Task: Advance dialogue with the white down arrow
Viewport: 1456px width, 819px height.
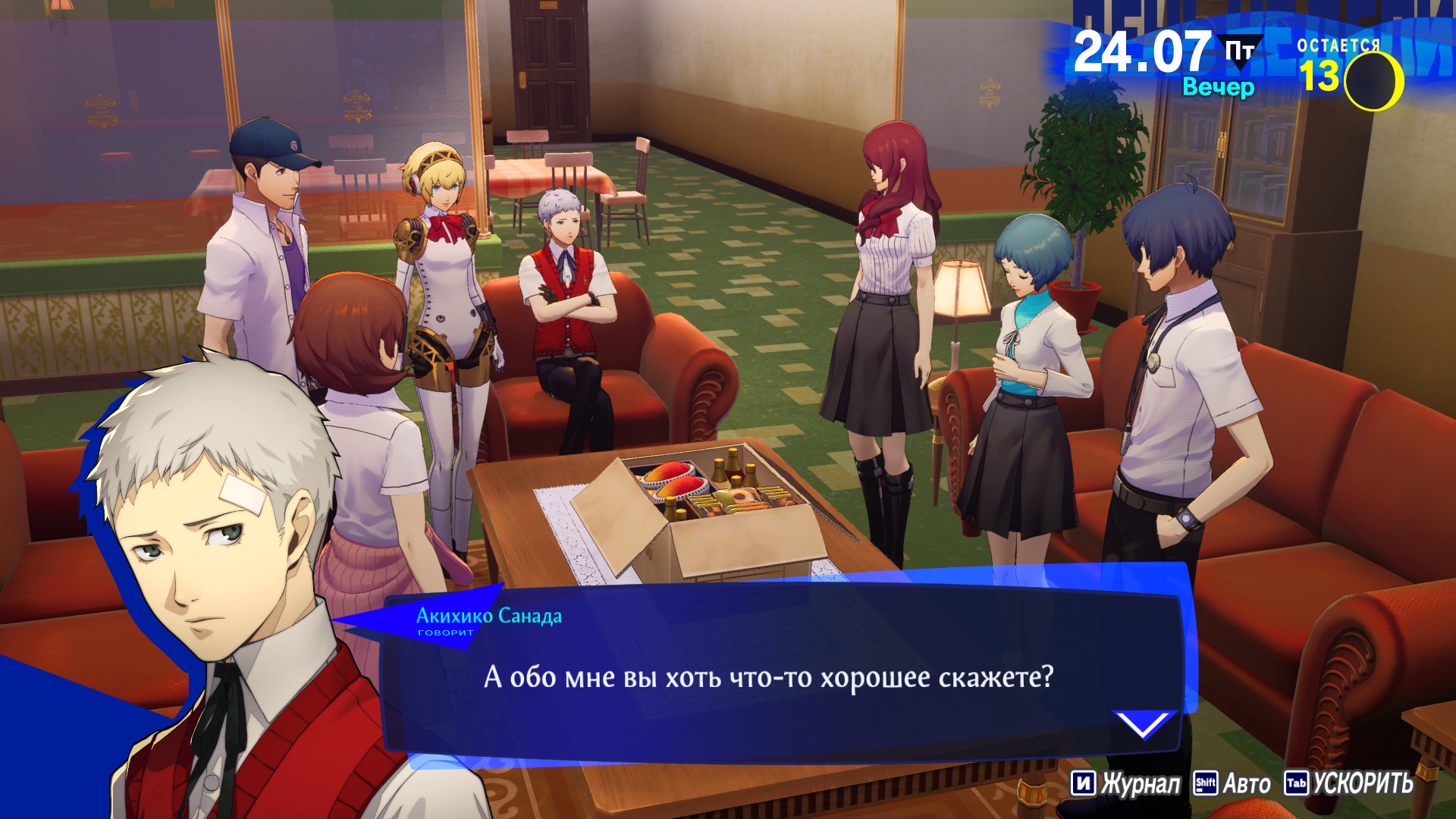Action: pos(1143,725)
